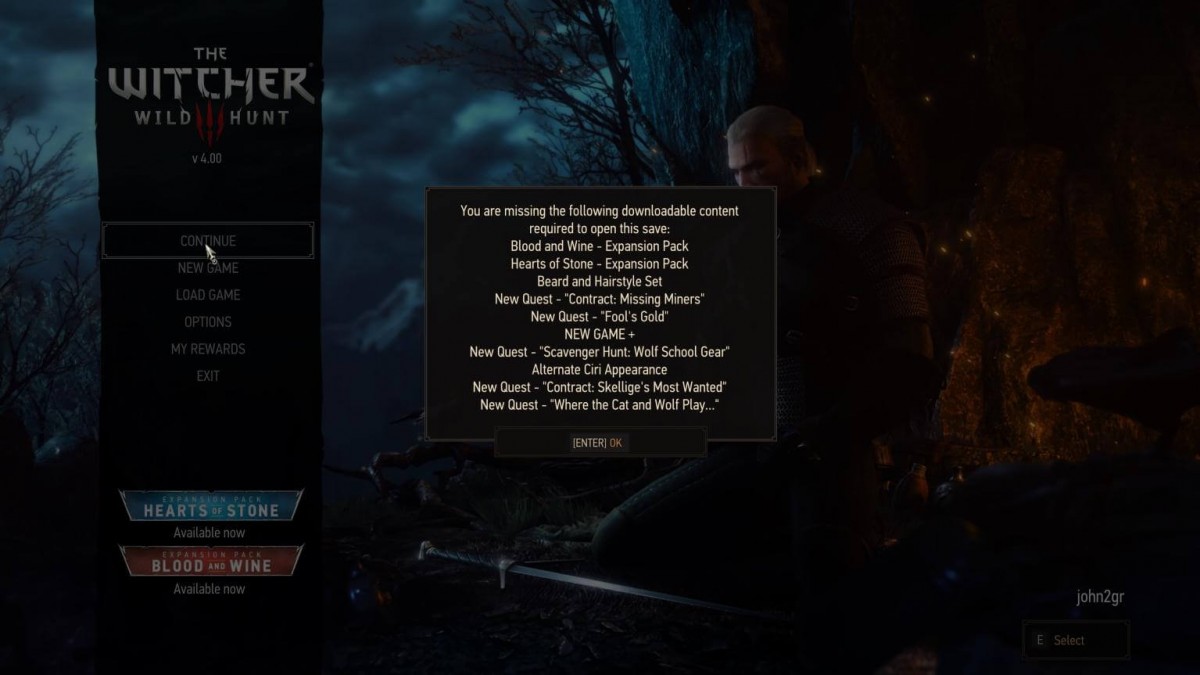Image resolution: width=1200 pixels, height=675 pixels.
Task: Open the Options menu
Action: (208, 322)
